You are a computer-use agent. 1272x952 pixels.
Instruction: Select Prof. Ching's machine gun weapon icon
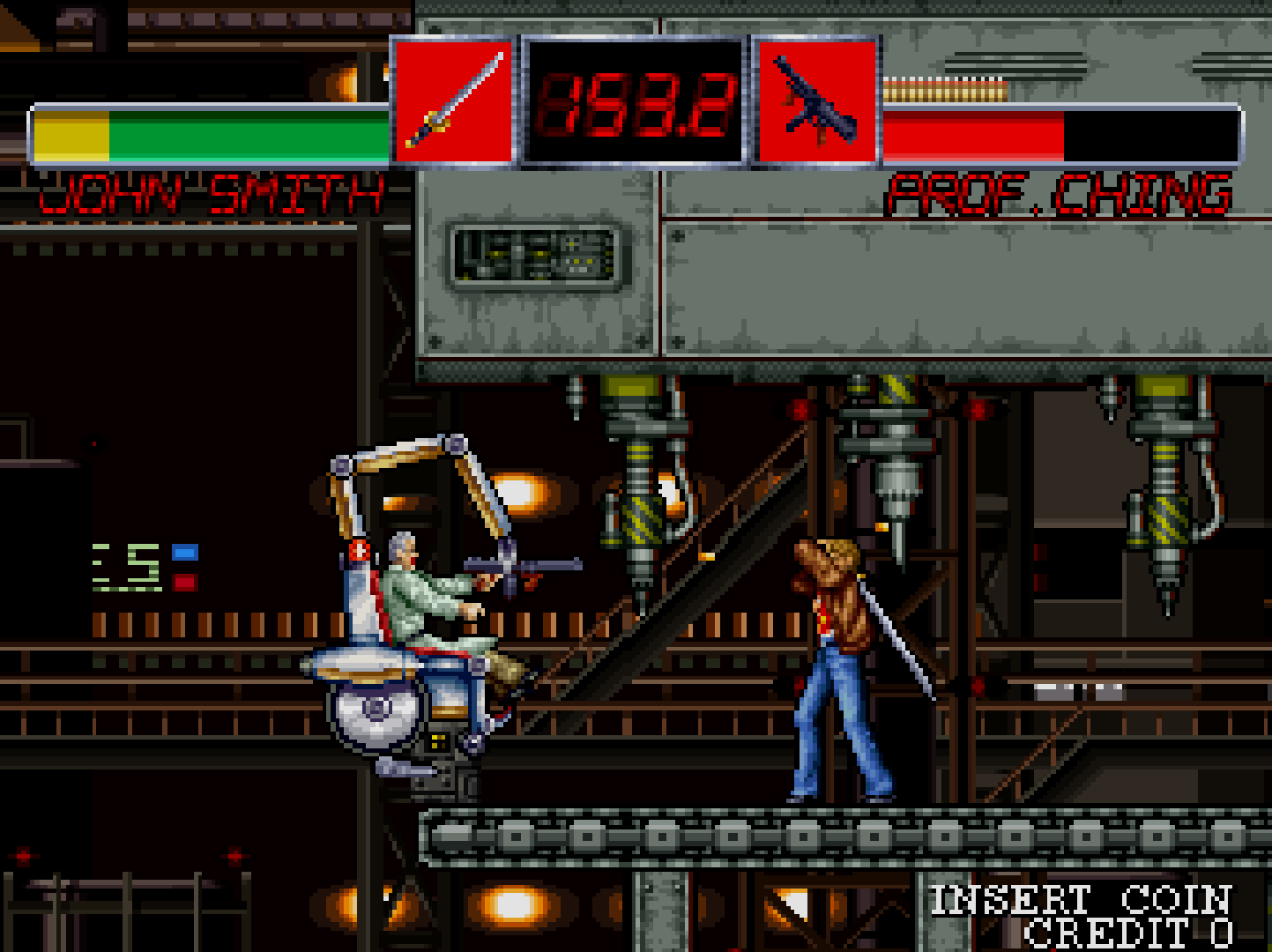click(x=815, y=100)
